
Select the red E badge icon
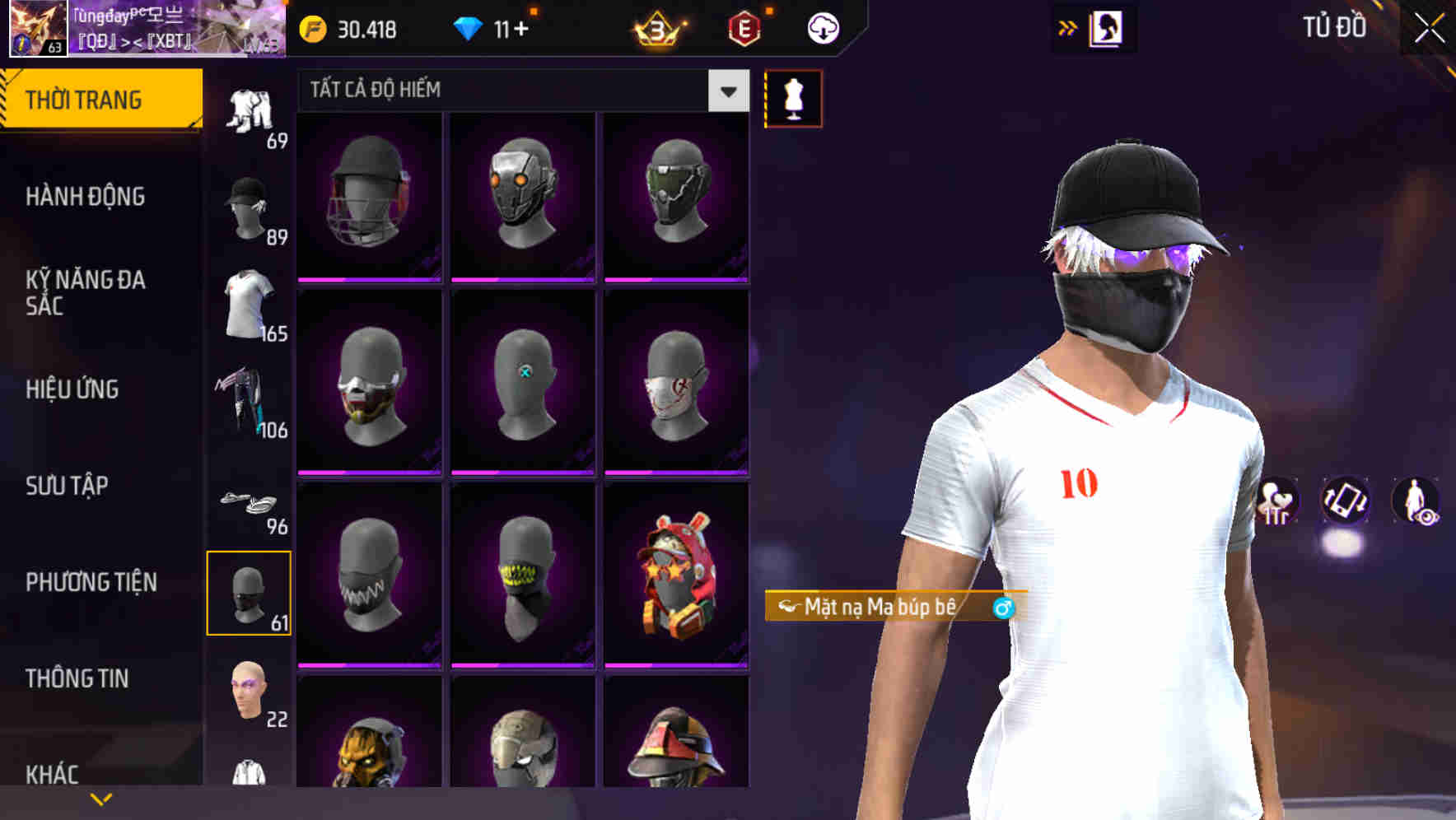coord(744,29)
